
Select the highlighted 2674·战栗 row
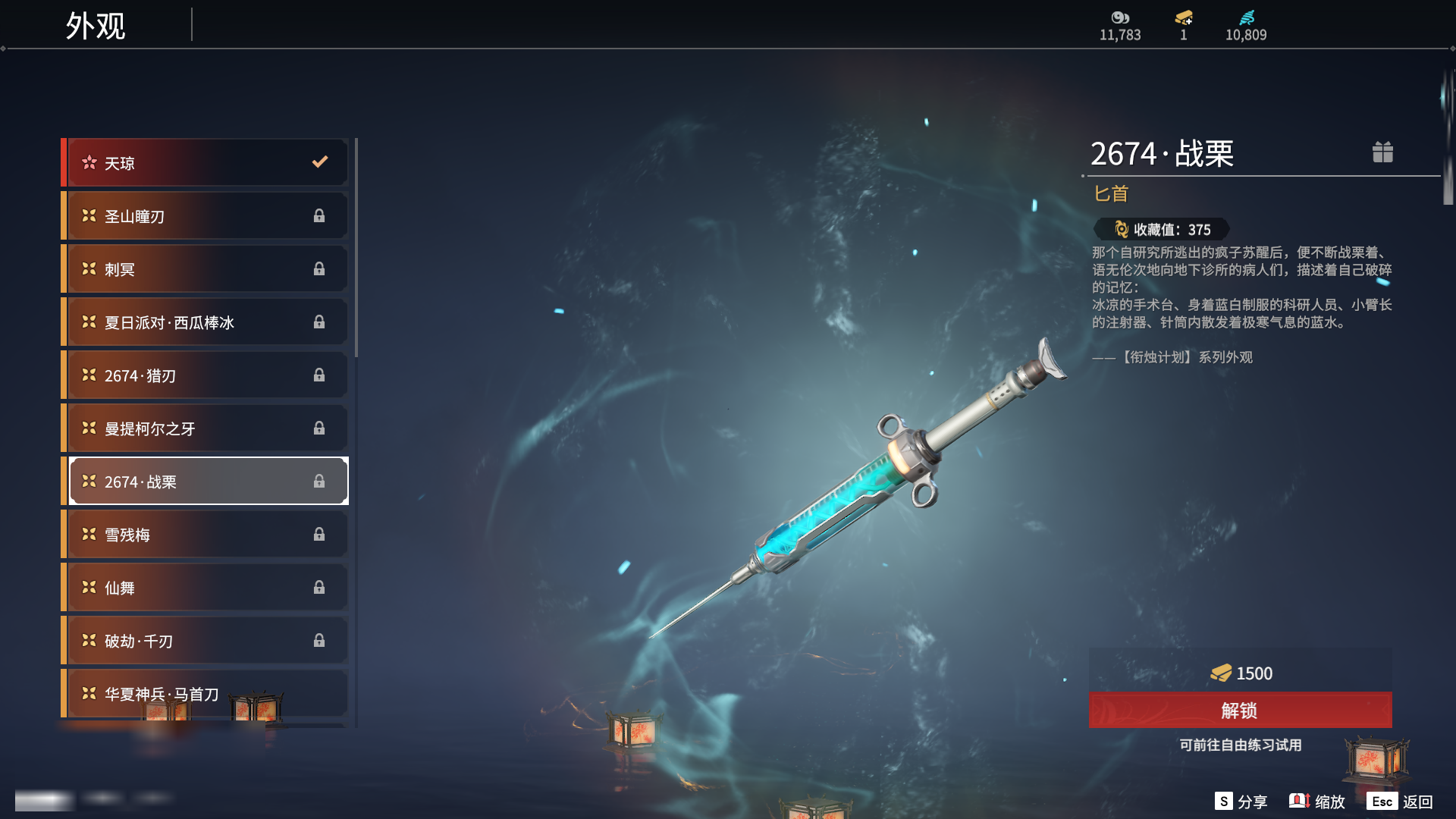(x=206, y=482)
